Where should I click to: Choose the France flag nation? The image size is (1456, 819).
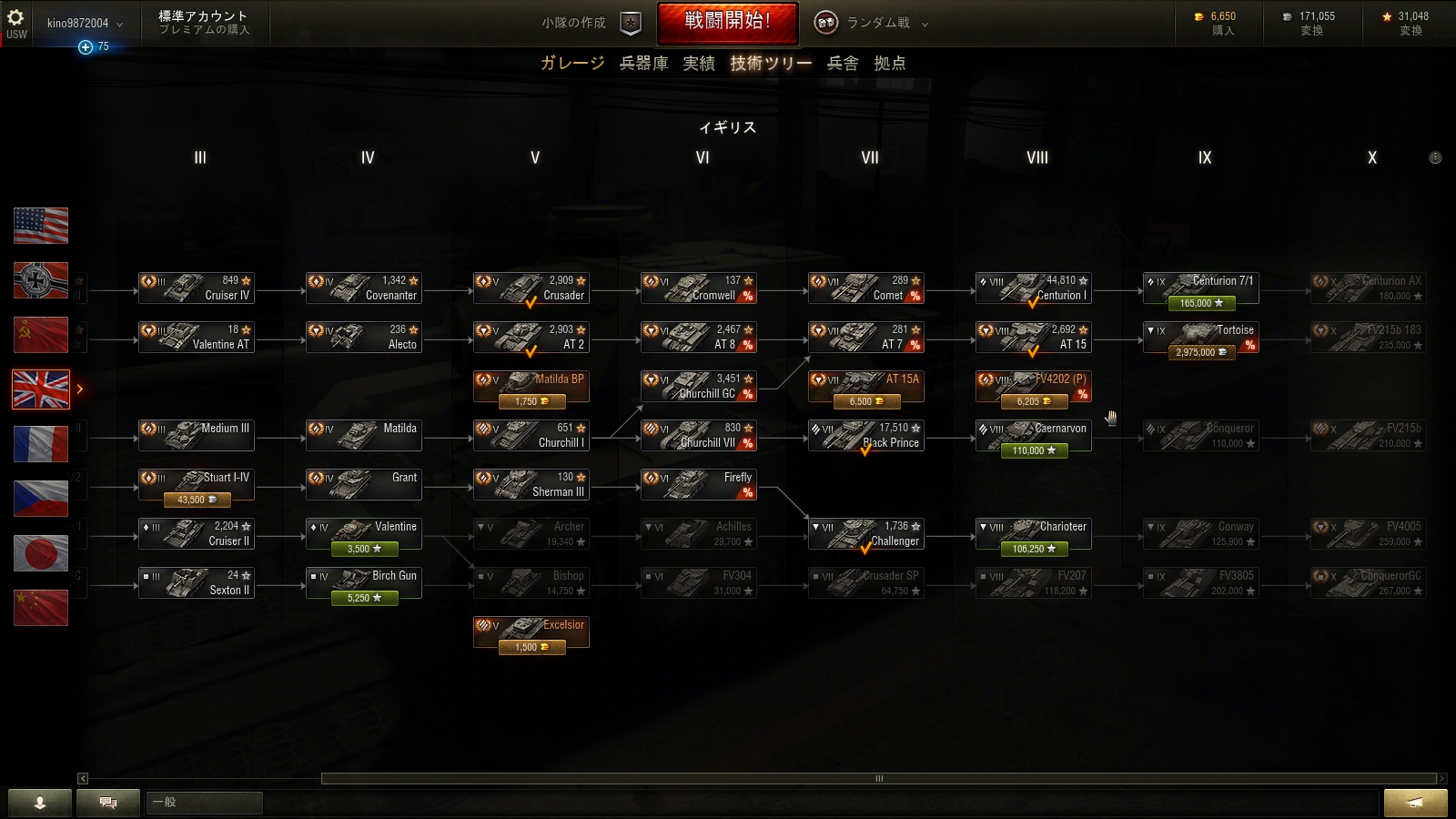[41, 444]
